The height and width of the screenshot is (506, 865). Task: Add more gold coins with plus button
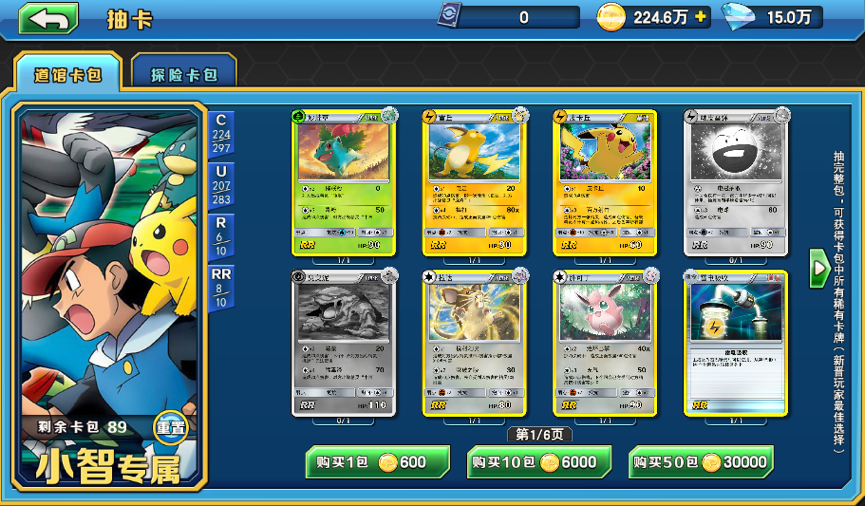(700, 17)
